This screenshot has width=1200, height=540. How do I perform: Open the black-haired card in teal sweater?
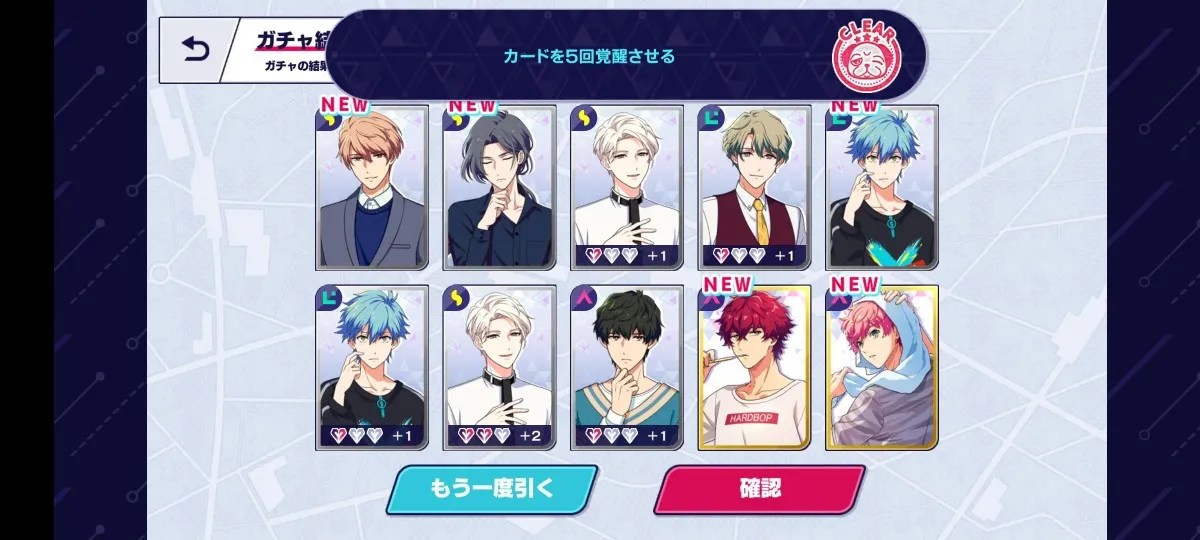(627, 367)
